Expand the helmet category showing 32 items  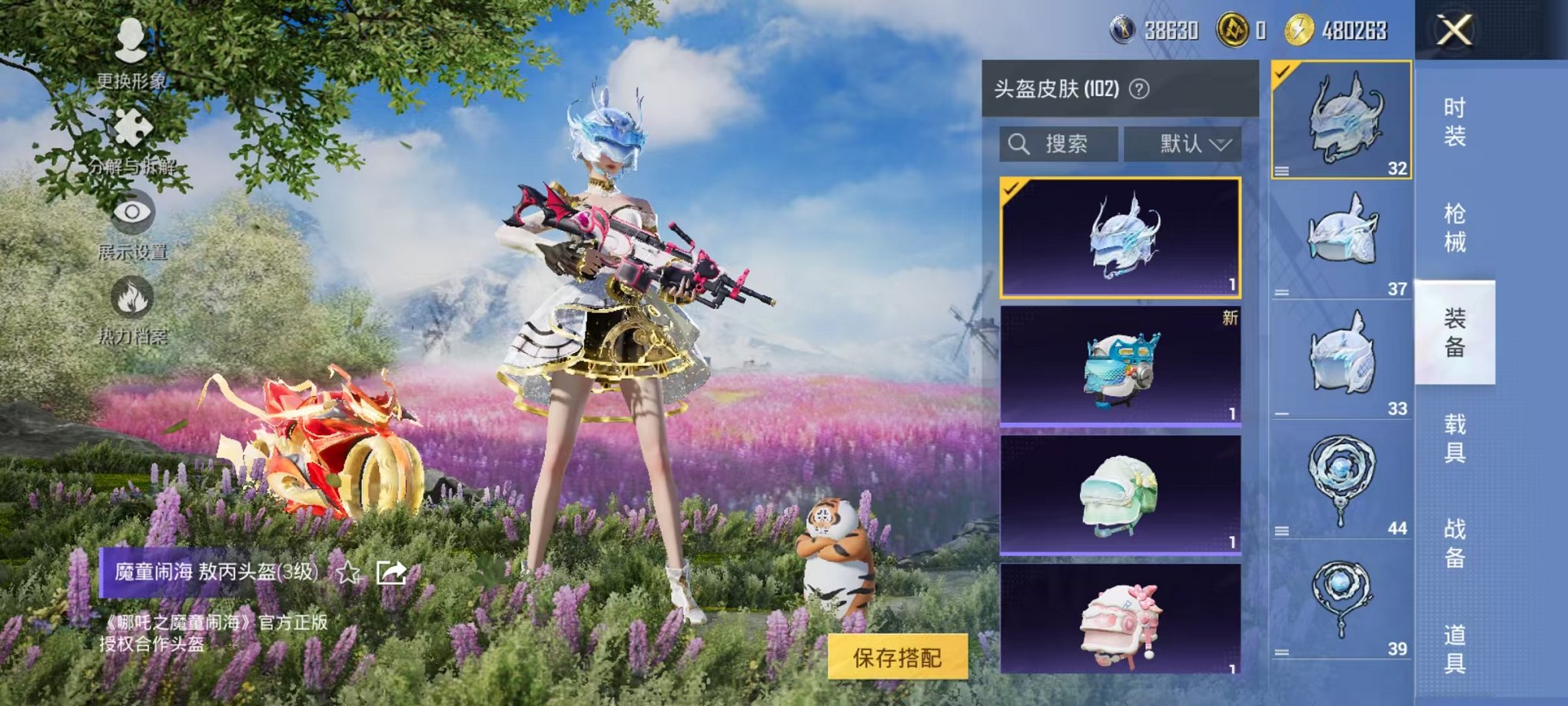pyautogui.click(x=1341, y=119)
